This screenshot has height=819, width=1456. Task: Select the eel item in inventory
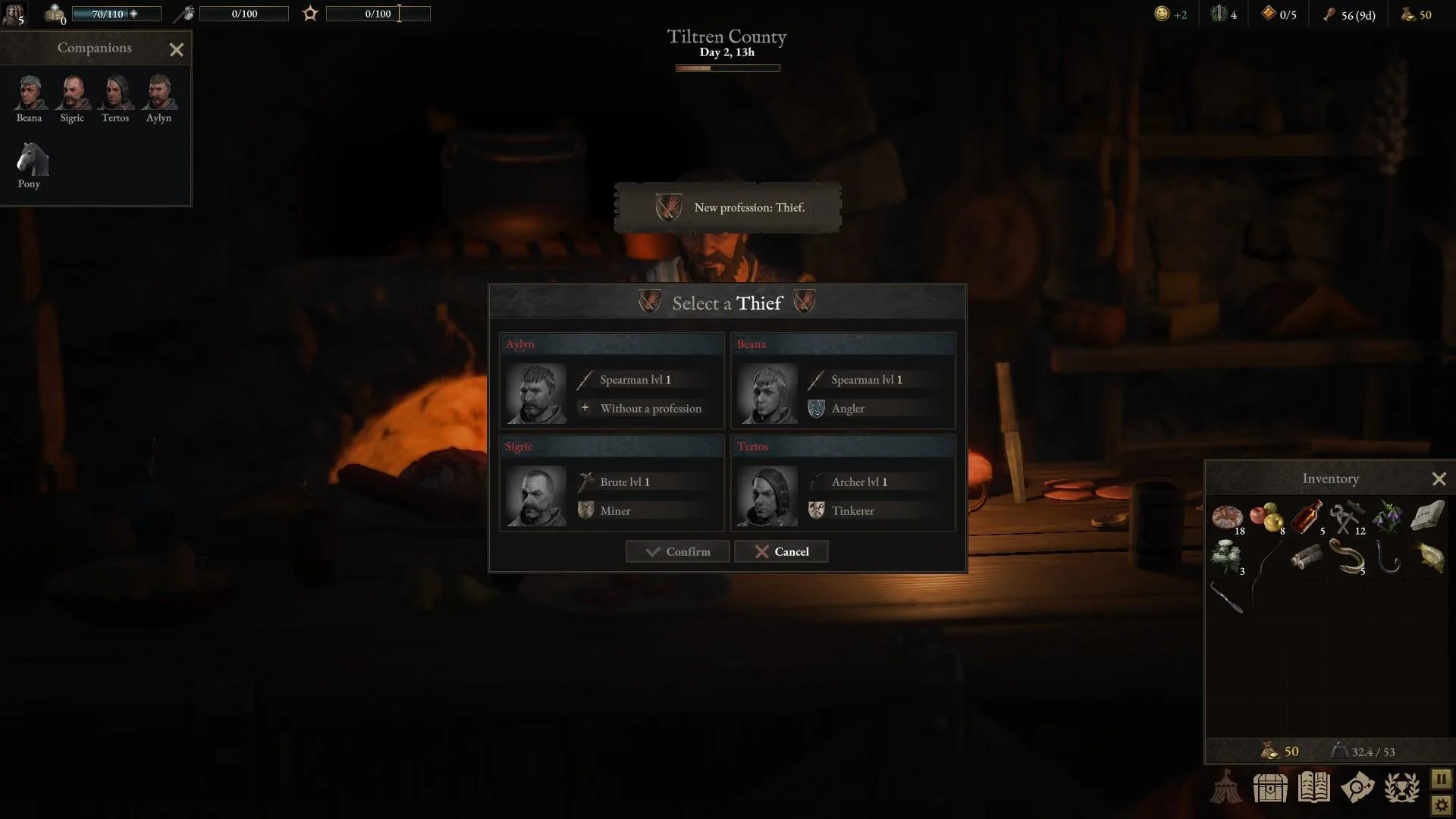coord(1348,557)
